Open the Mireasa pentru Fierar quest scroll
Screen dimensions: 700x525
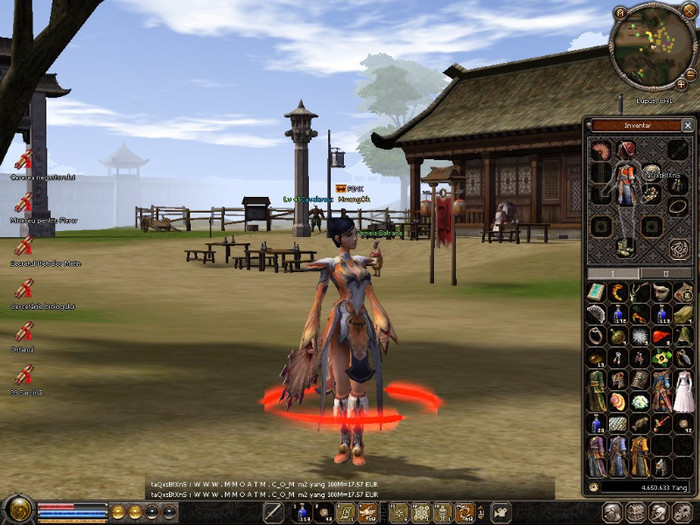pyautogui.click(x=23, y=203)
